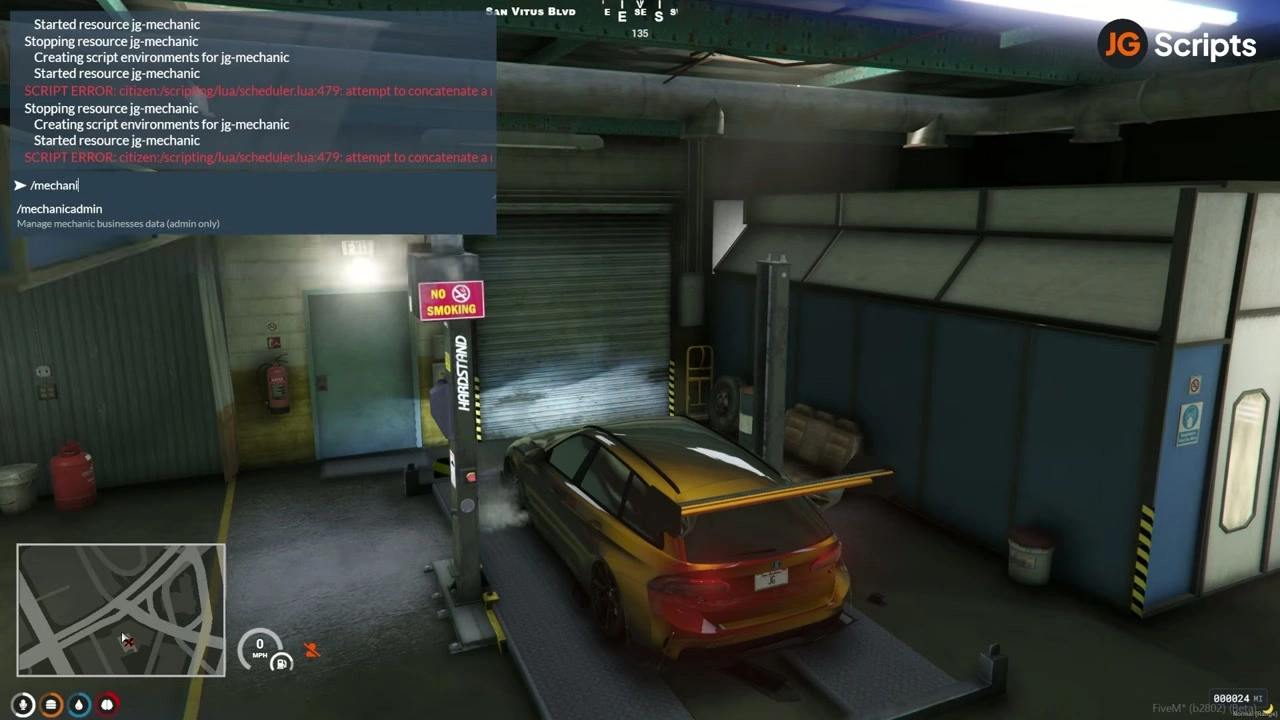1280x720 pixels.
Task: Click the JG Scripts logo watermark
Action: [x=1177, y=45]
